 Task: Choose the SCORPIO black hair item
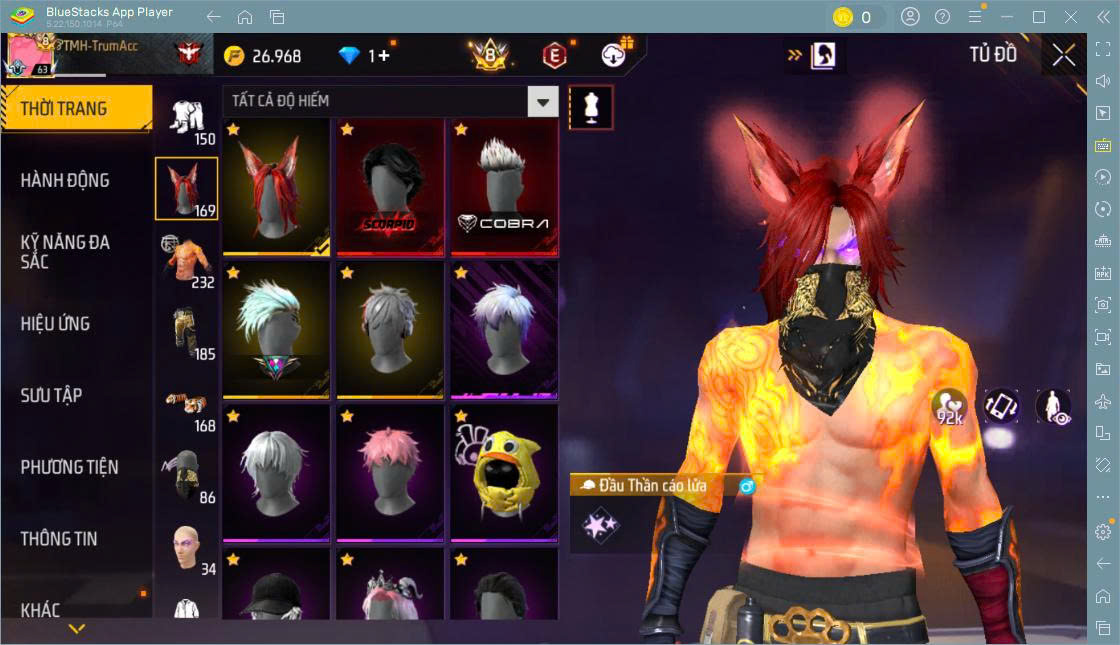[390, 188]
